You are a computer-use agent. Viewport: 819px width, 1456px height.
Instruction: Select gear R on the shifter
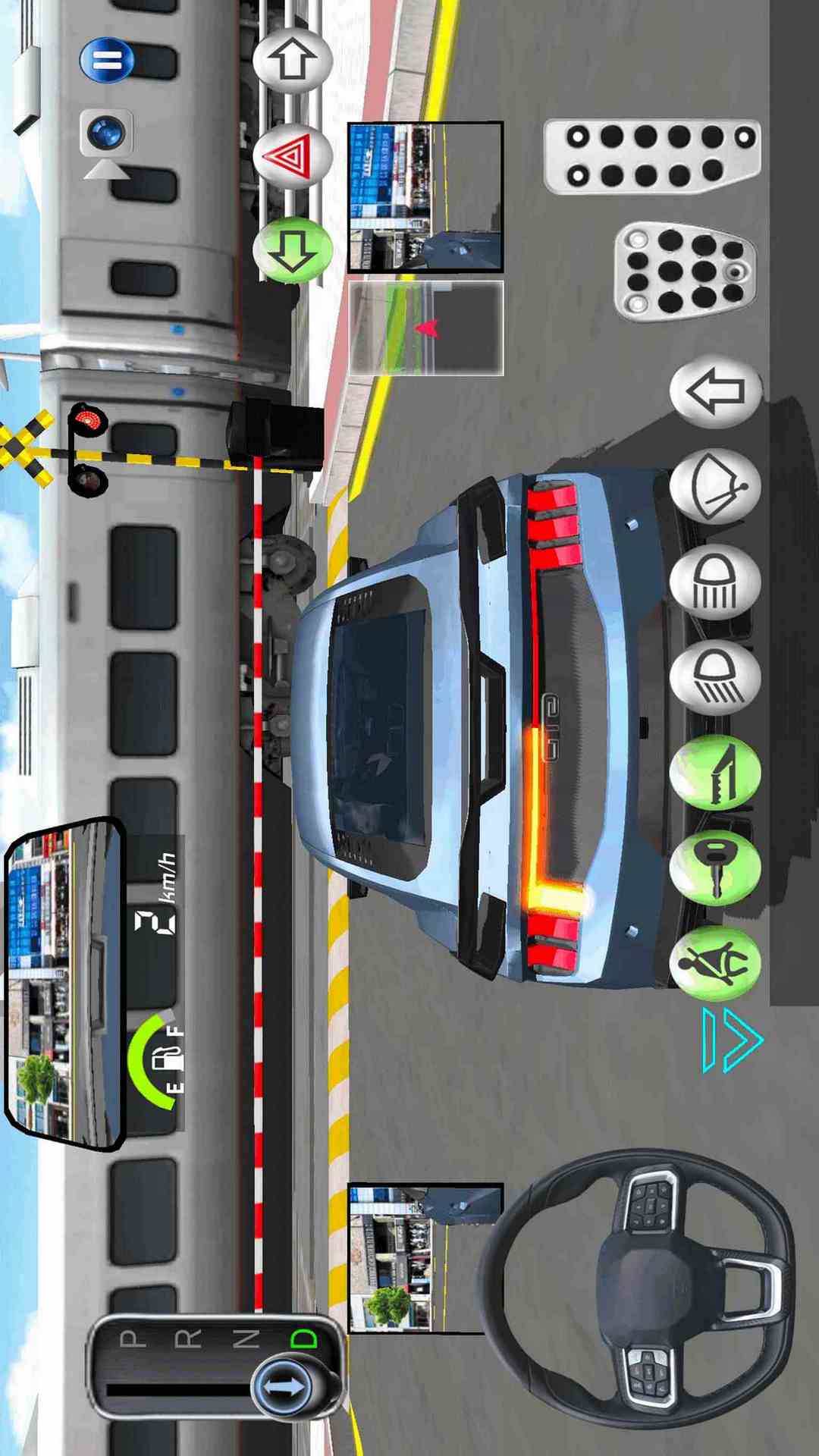pyautogui.click(x=188, y=1338)
